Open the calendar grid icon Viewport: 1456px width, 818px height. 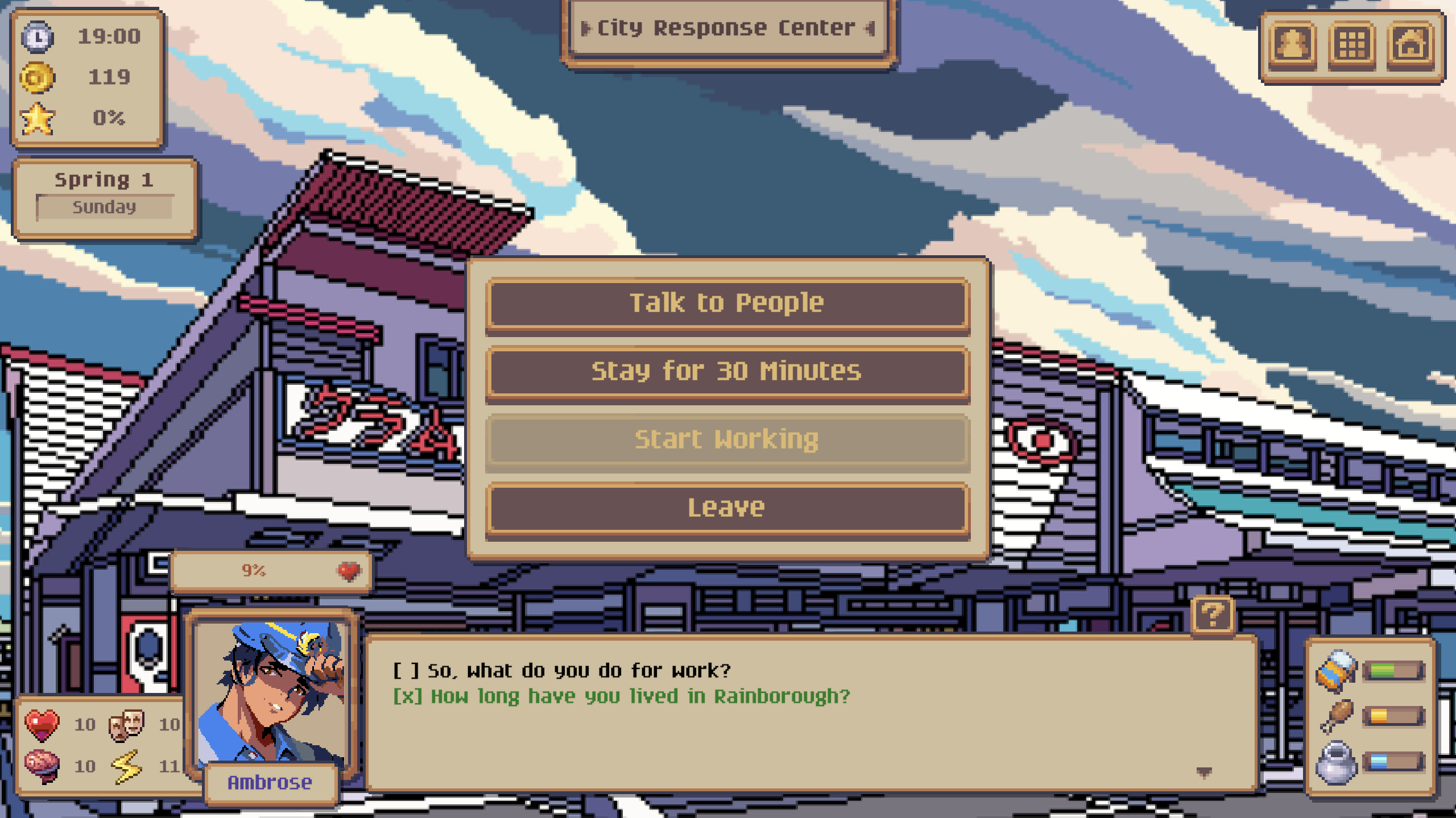coord(1351,44)
